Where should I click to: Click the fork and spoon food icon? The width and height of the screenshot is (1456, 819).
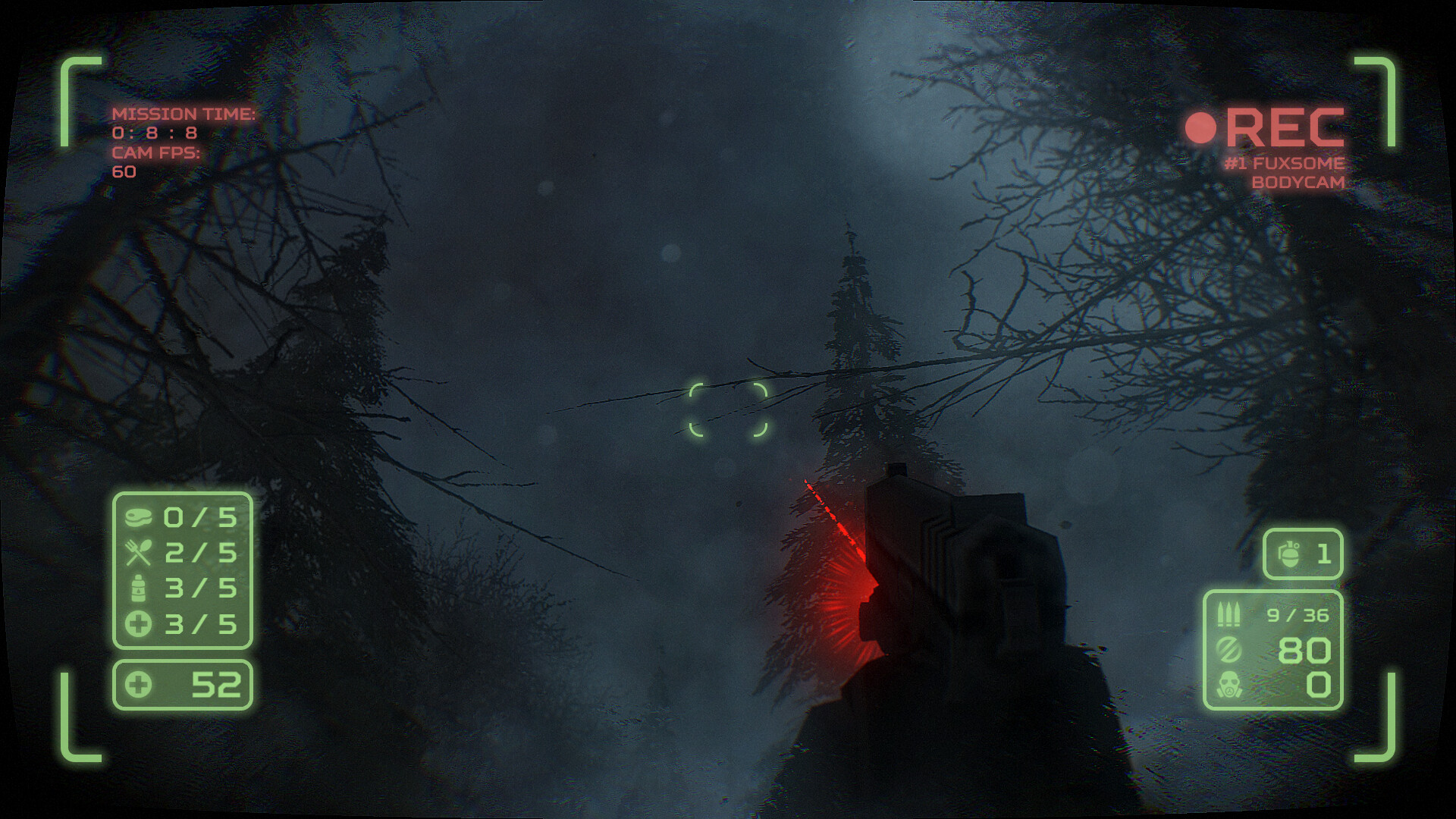pos(141,552)
